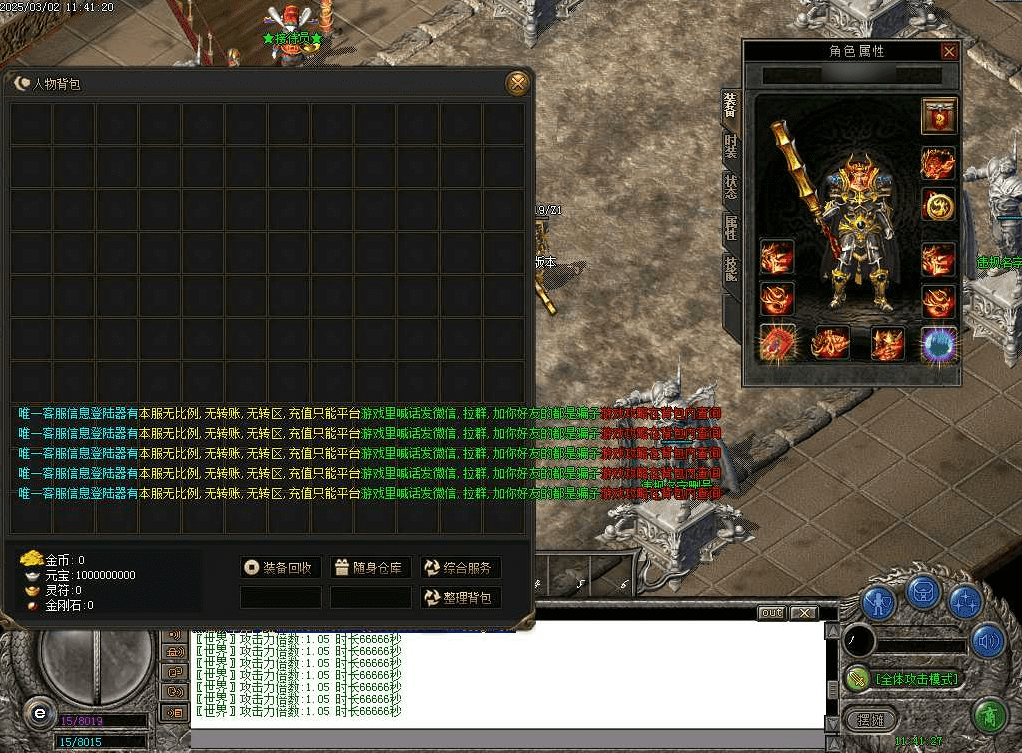Select the glowing blue orb equipment slot
Viewport: 1022px width, 753px height.
938,343
